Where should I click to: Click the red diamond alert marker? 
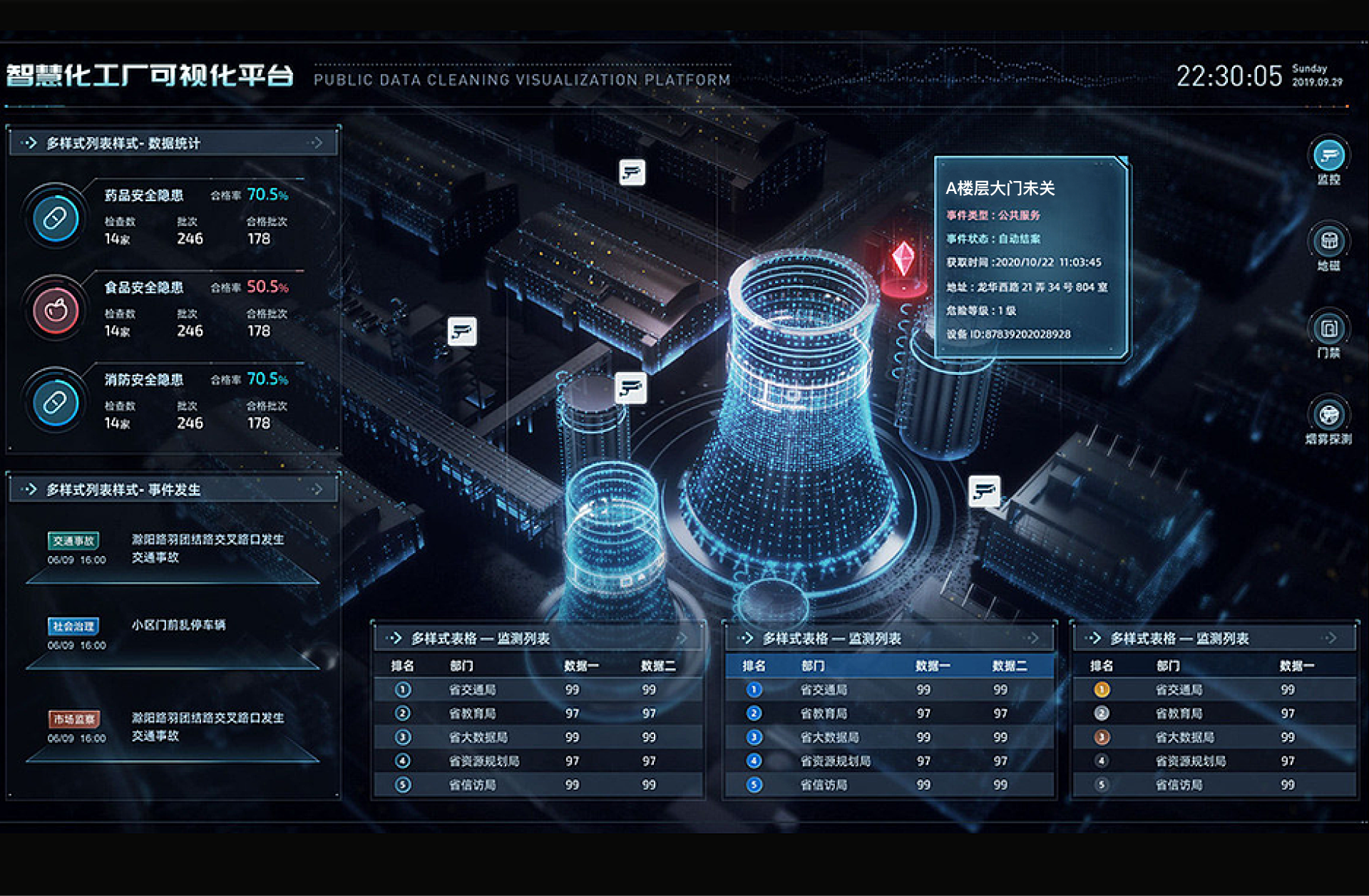click(x=903, y=258)
